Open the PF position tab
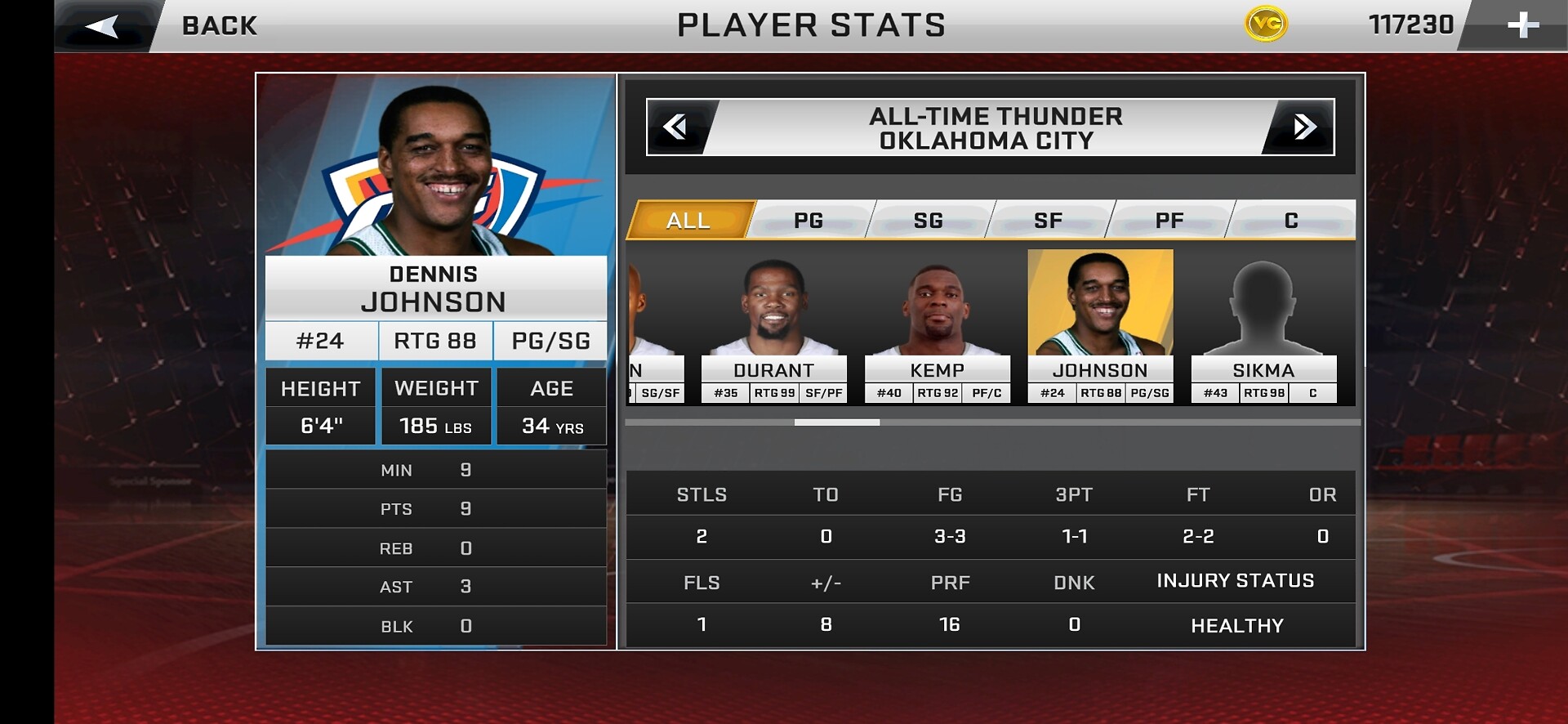This screenshot has width=1568, height=724. pos(1169,221)
